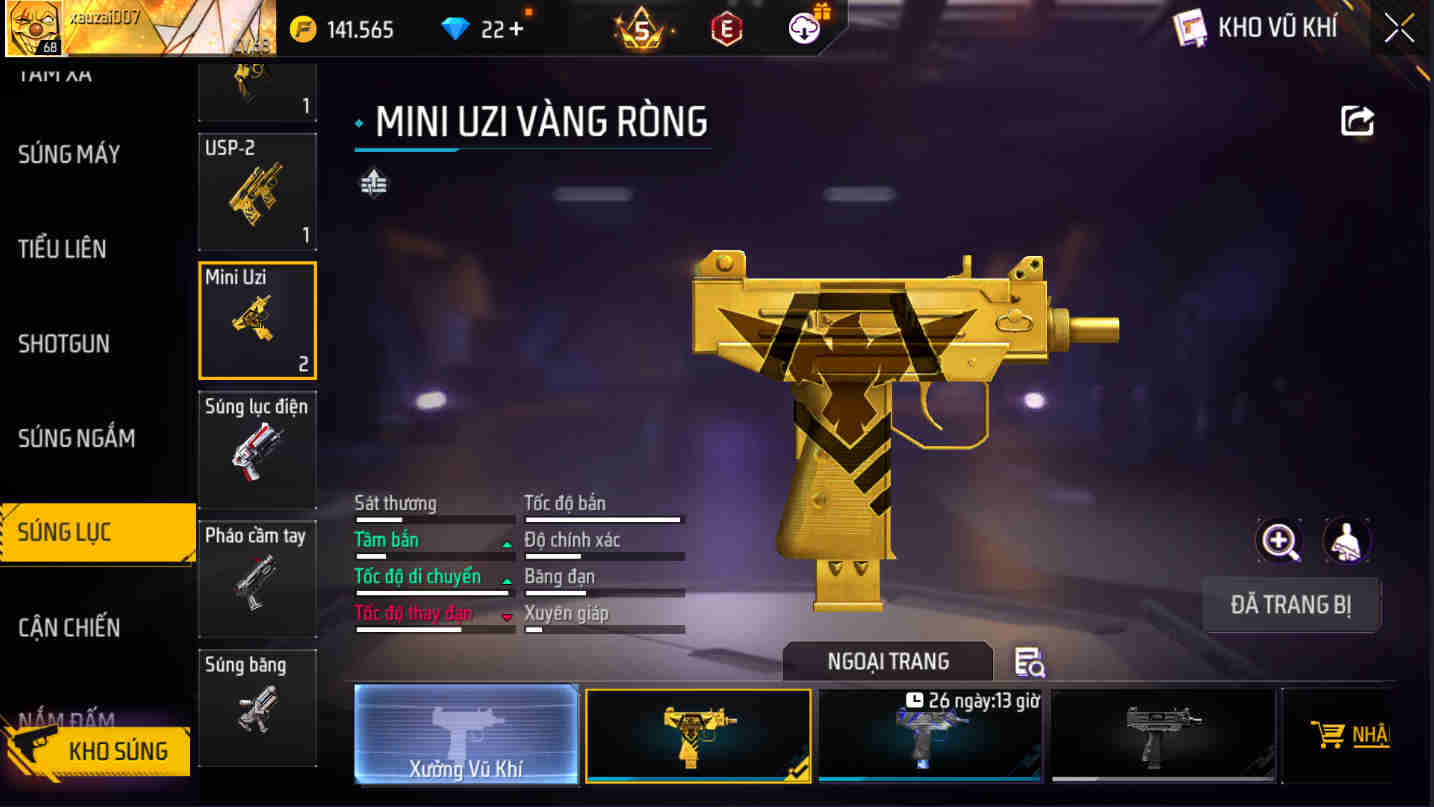Preview weapon on the character

point(1346,541)
